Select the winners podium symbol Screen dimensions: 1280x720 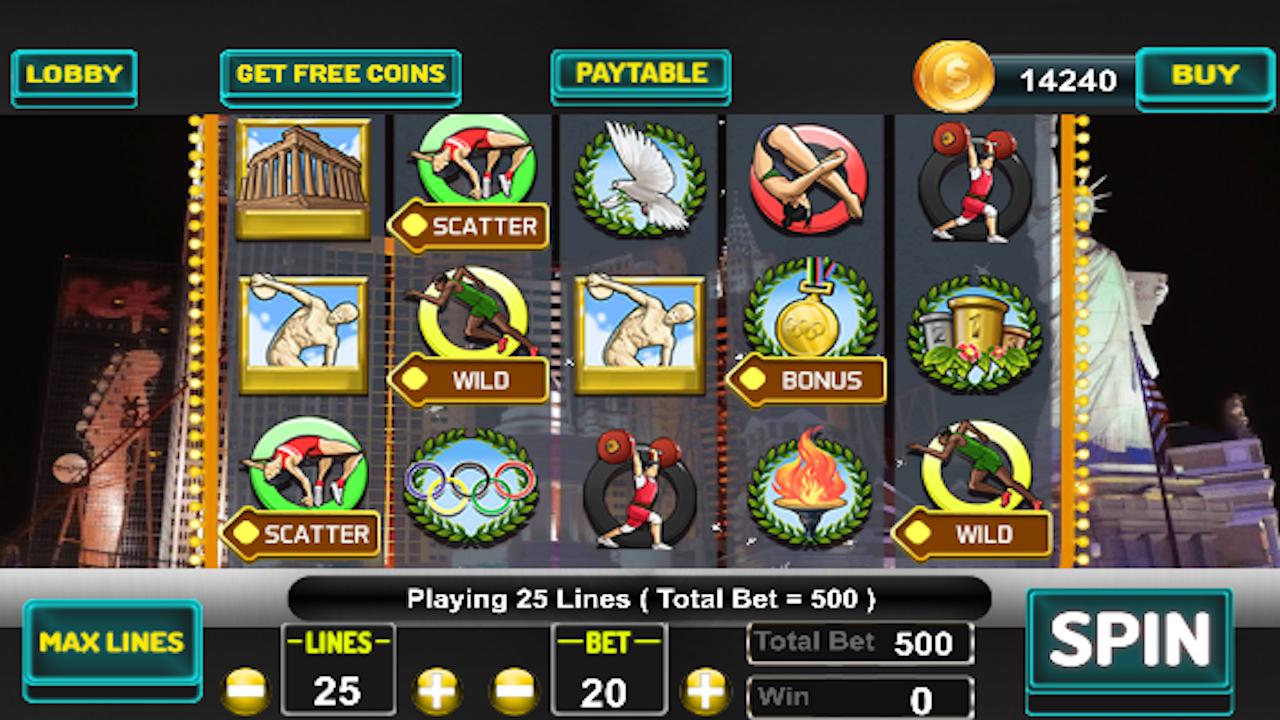click(x=975, y=330)
